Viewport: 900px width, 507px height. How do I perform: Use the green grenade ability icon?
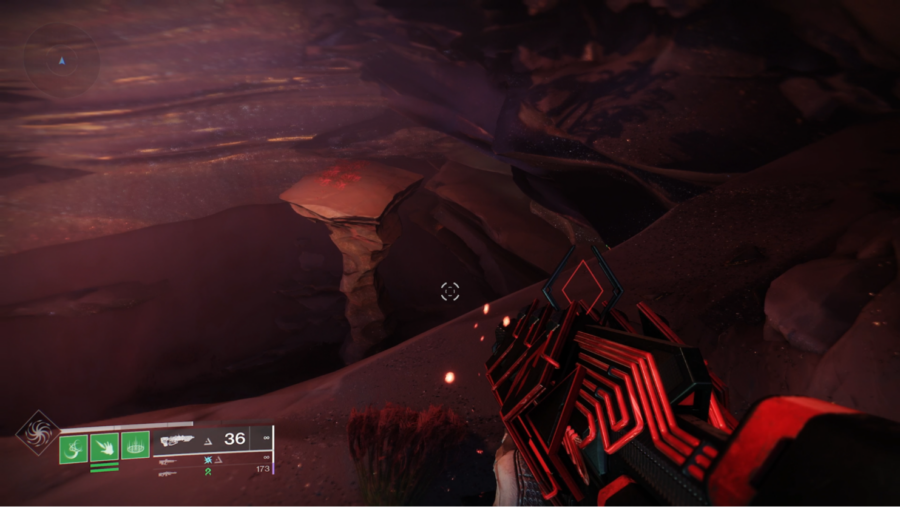tap(73, 447)
